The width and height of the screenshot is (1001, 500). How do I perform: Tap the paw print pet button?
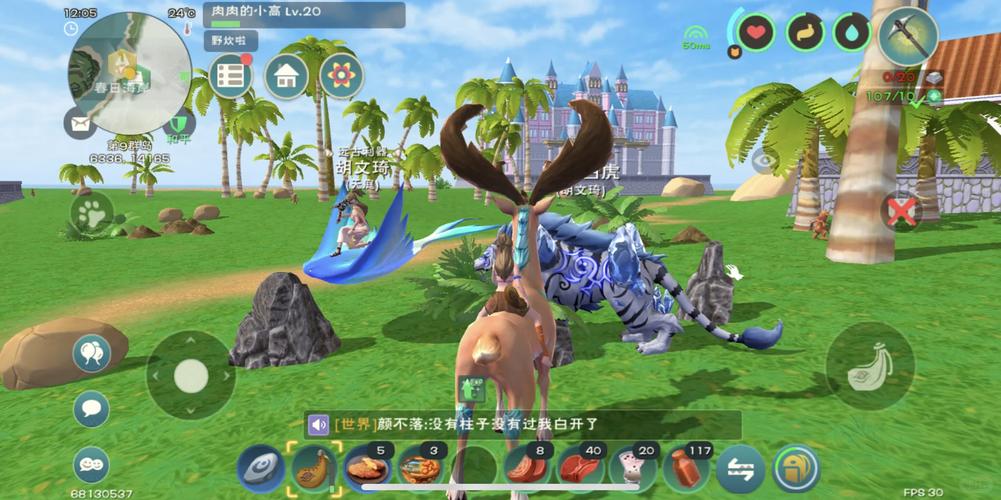pos(92,213)
